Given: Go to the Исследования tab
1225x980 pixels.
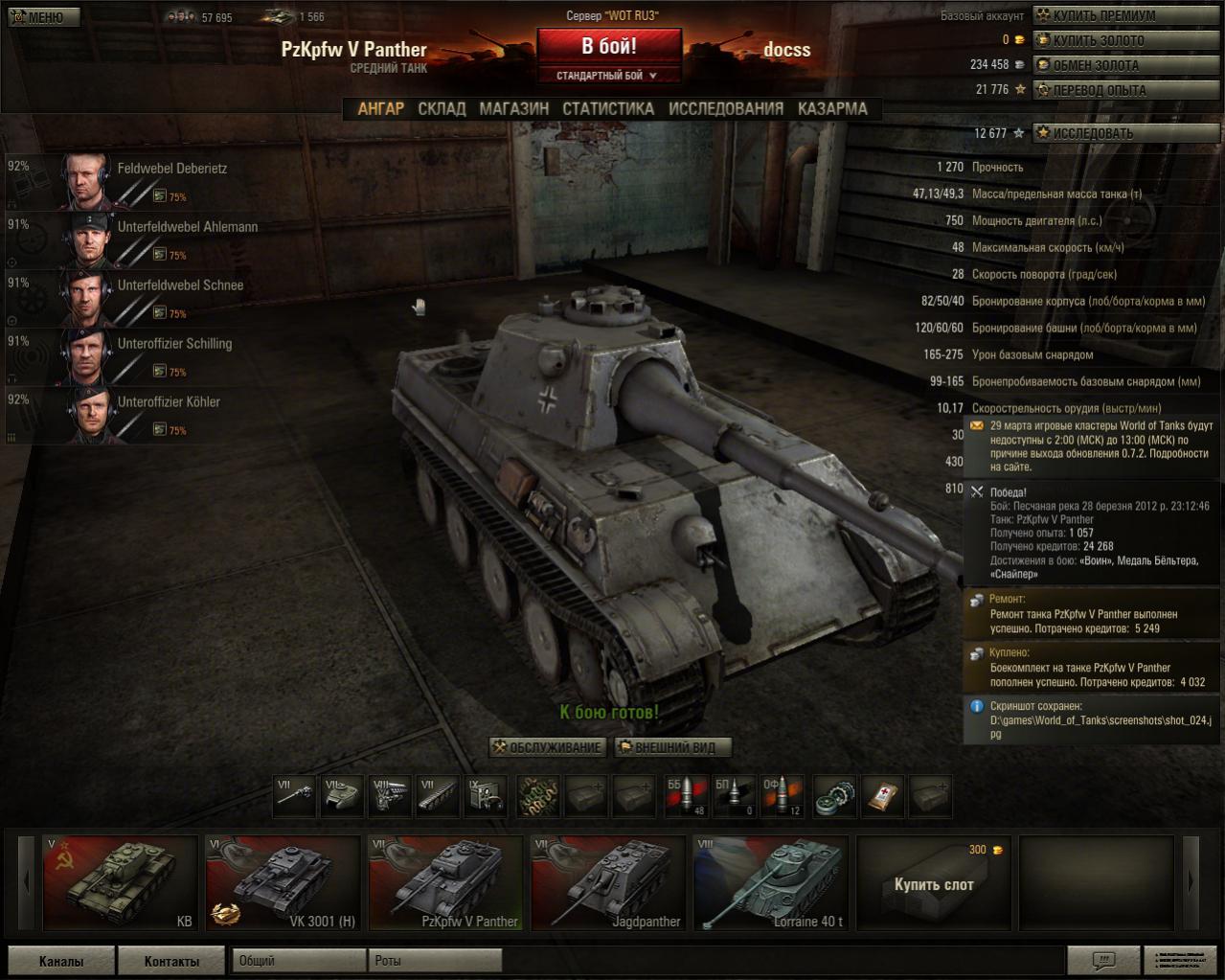Looking at the screenshot, I should pos(726,108).
